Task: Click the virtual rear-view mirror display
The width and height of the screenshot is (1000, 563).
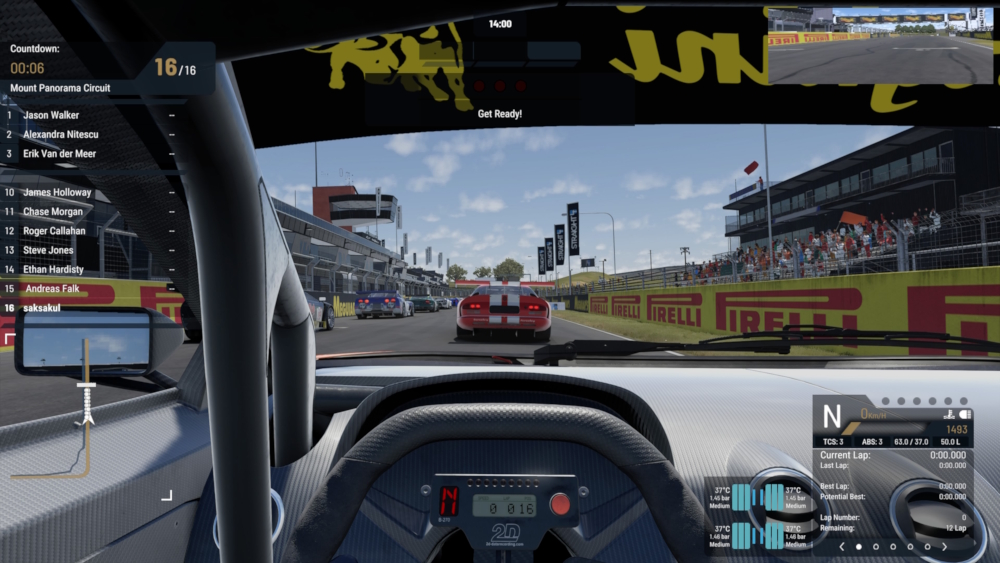Action: [880, 46]
